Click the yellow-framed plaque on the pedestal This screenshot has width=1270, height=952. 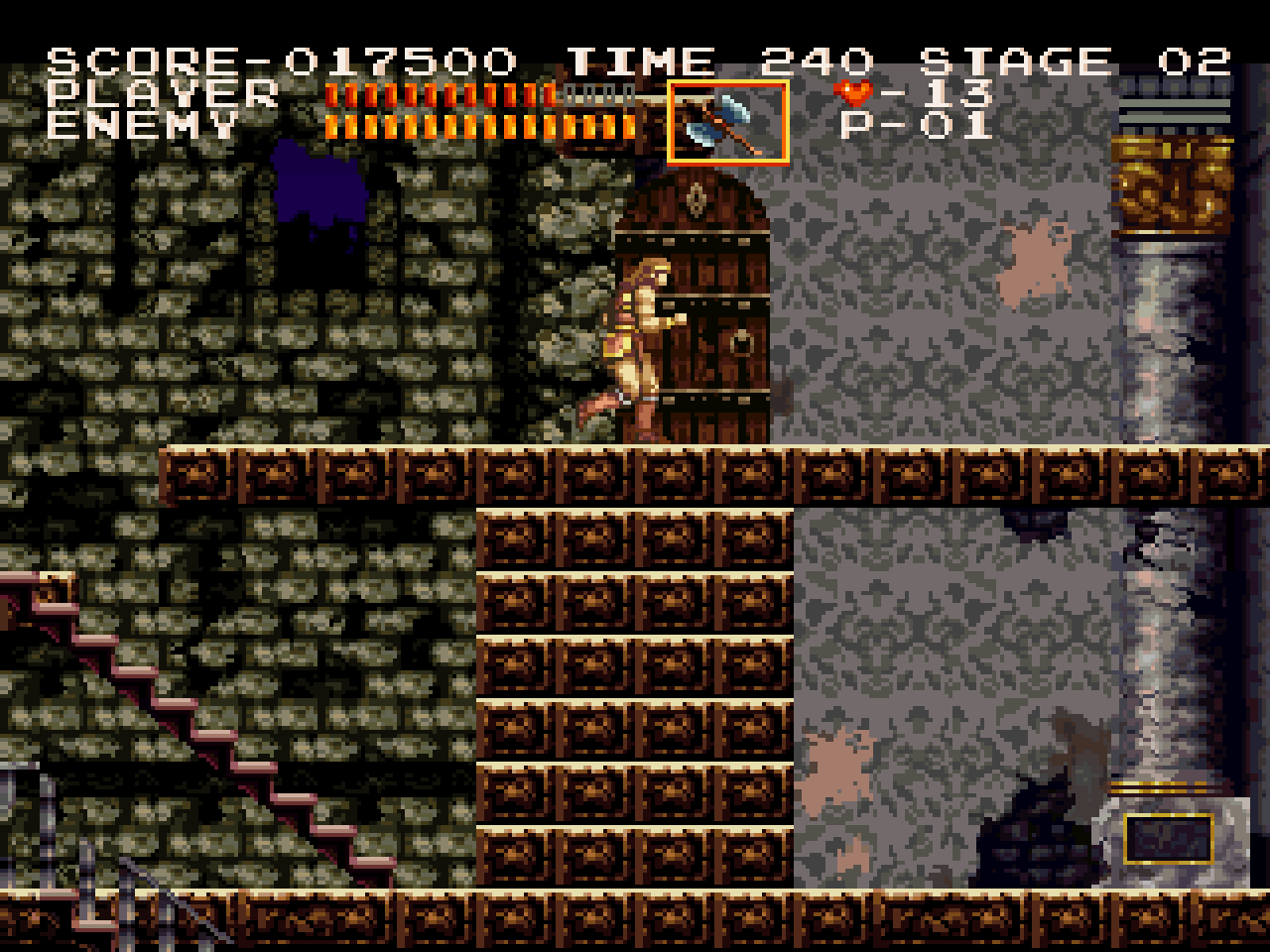click(1169, 836)
